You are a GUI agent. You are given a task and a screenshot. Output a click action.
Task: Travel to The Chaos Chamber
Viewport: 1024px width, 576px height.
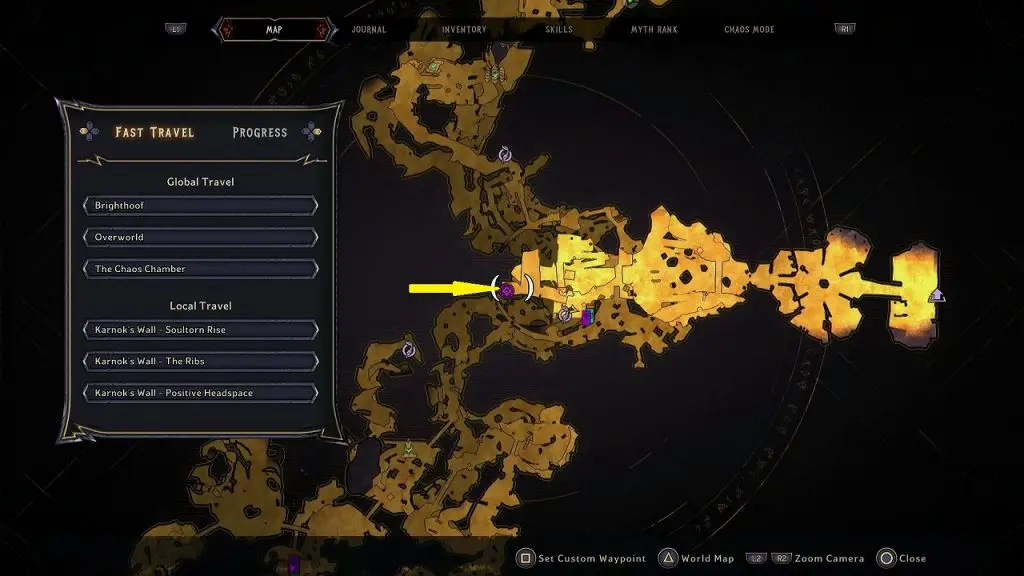point(201,269)
